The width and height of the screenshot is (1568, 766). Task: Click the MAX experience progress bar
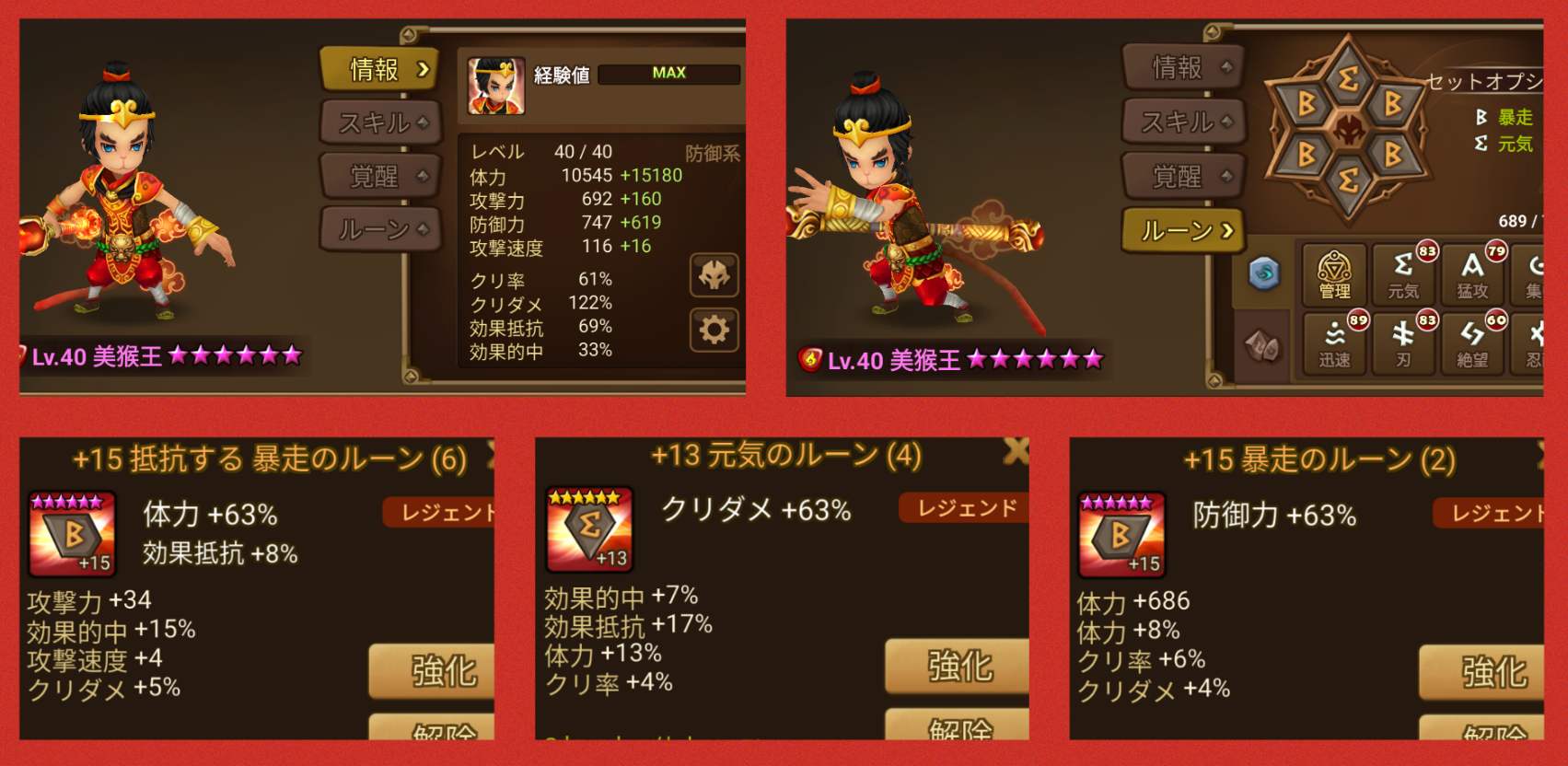(669, 74)
